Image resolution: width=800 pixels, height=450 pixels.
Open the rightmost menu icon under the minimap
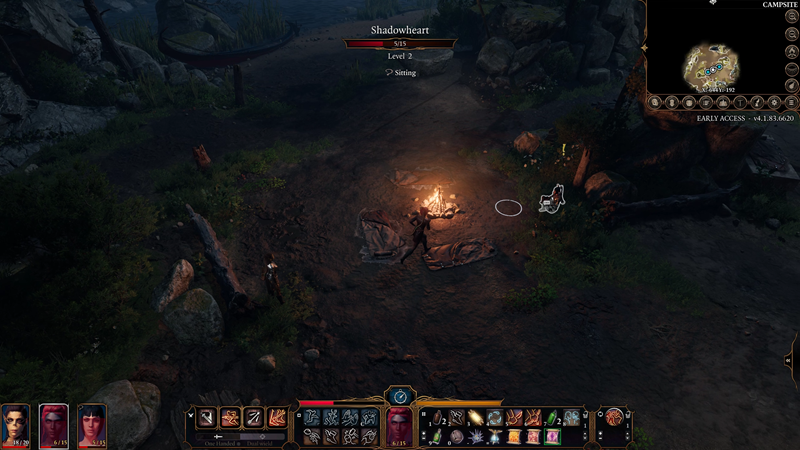791,102
